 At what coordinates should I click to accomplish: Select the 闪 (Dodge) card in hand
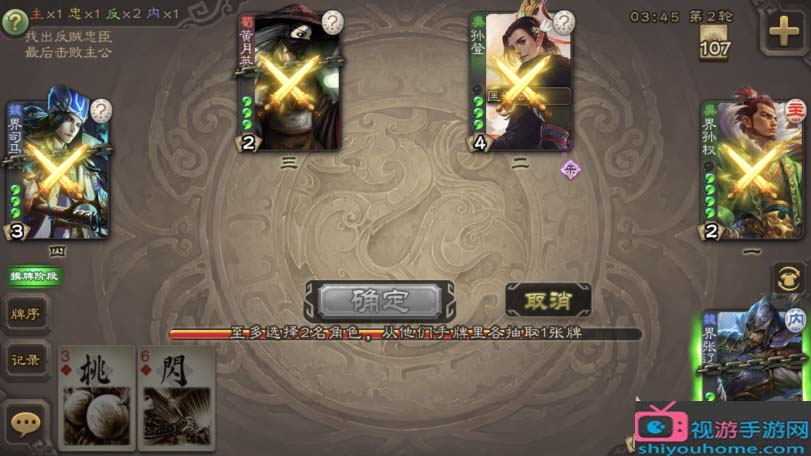click(x=176, y=396)
